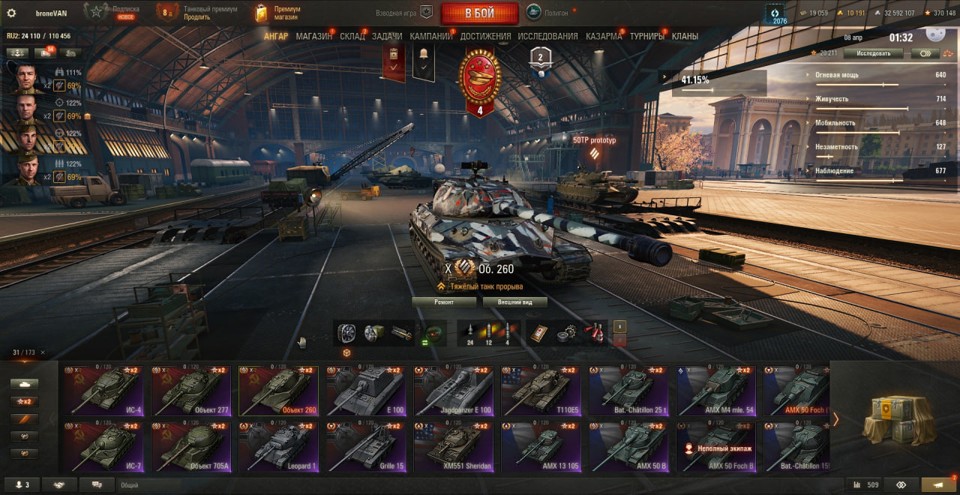Click the Ремонт button
960x495 pixels.
point(443,301)
